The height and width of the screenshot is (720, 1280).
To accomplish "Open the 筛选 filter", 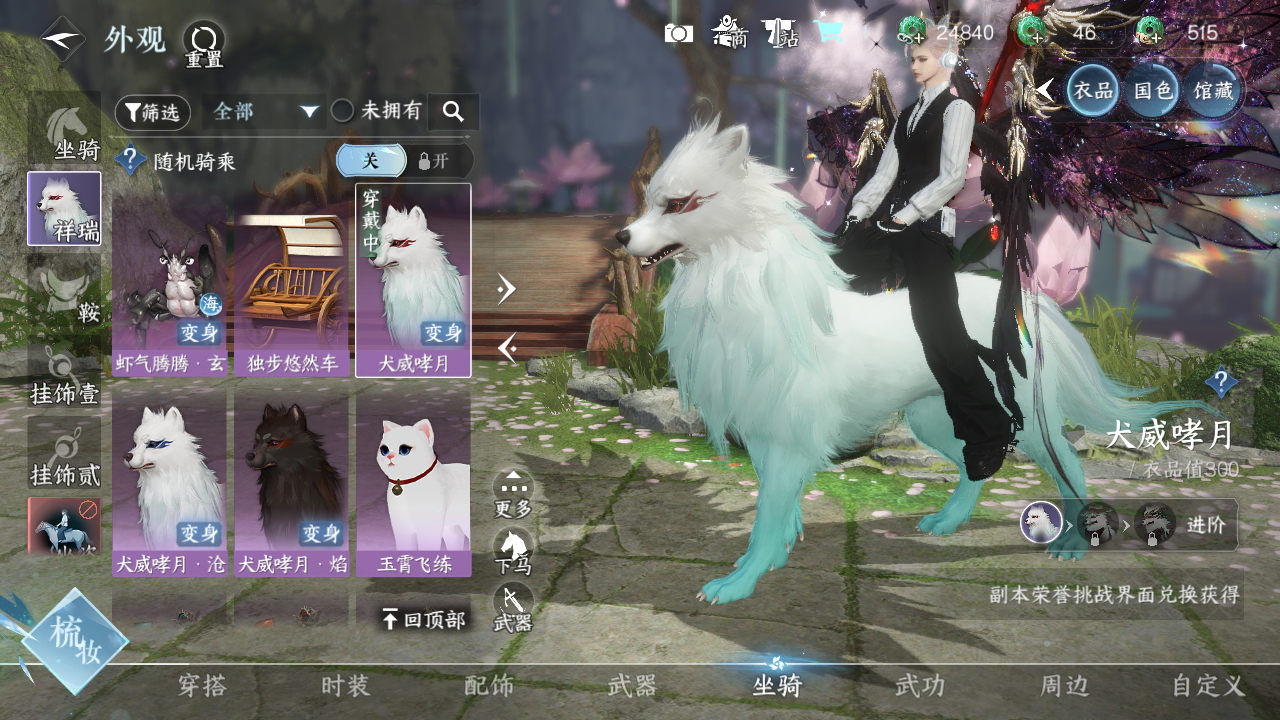I will [152, 112].
